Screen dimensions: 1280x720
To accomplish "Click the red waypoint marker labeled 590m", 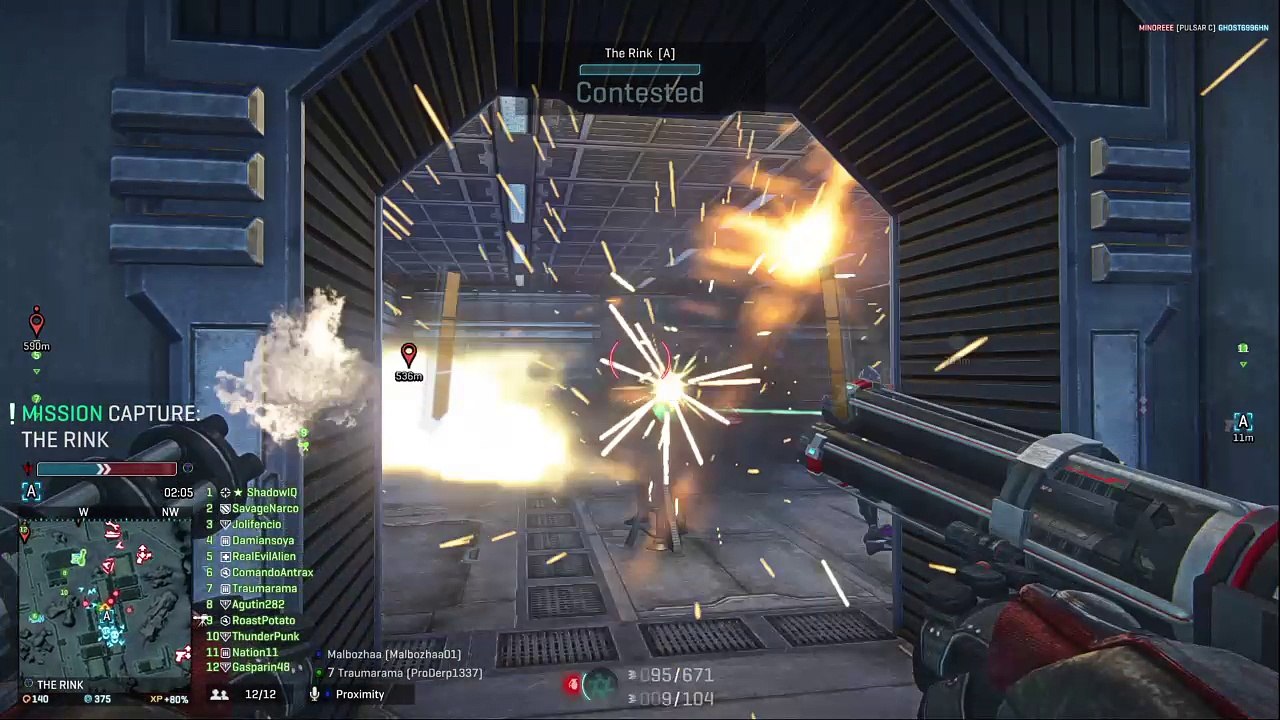I will click(36, 323).
